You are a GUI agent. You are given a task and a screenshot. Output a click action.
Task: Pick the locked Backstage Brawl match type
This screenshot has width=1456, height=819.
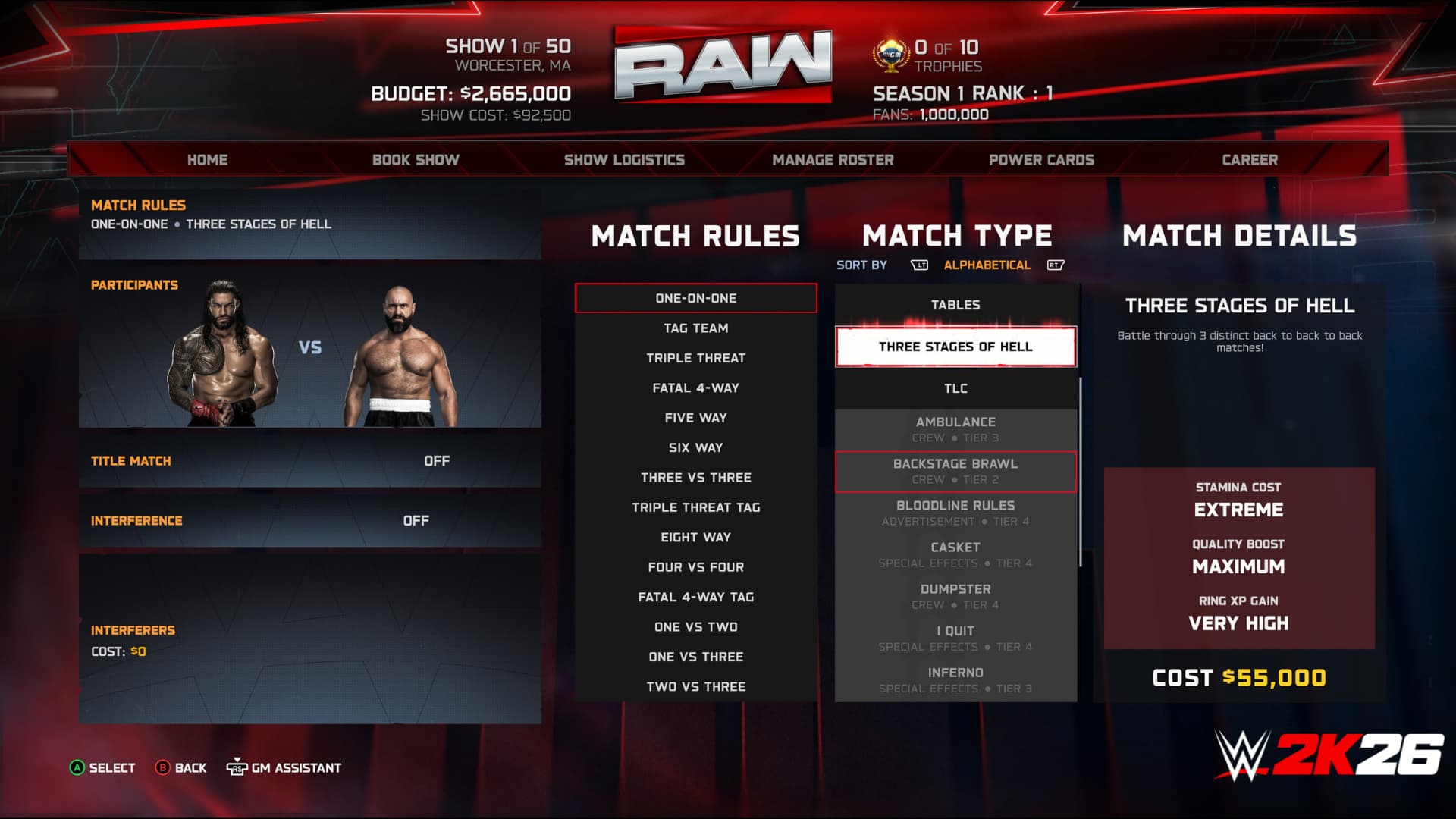coord(955,471)
